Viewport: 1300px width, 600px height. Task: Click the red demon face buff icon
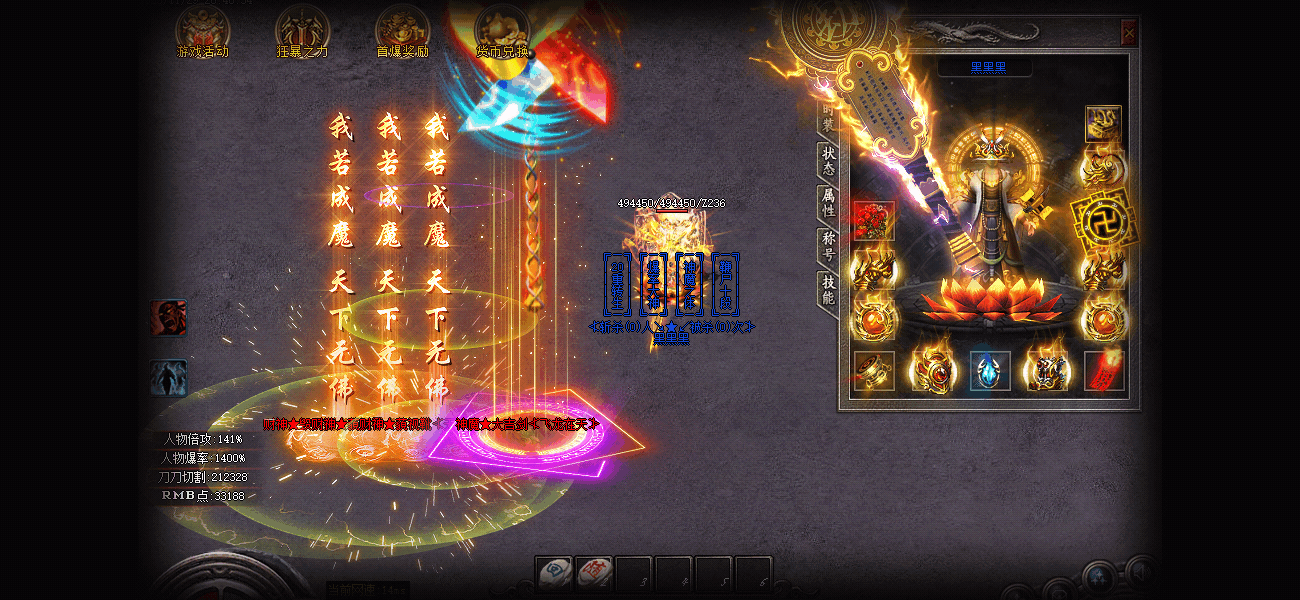tap(168, 318)
